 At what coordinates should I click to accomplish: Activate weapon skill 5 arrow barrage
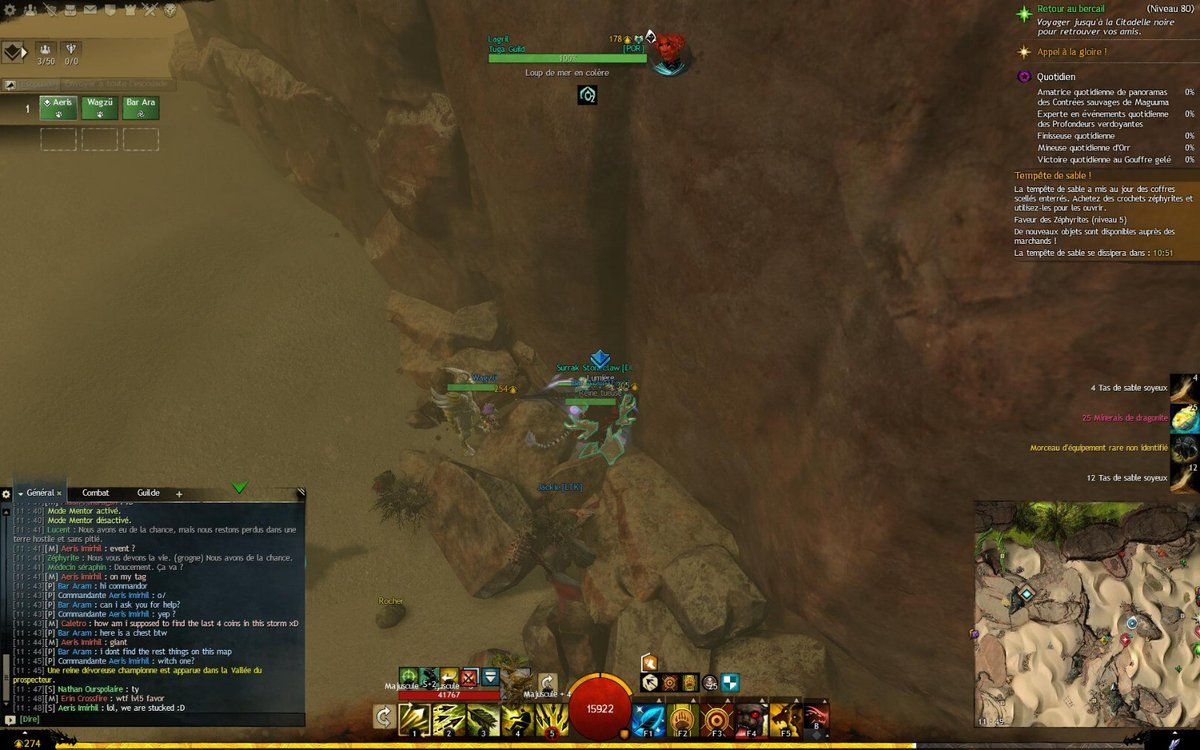550,718
